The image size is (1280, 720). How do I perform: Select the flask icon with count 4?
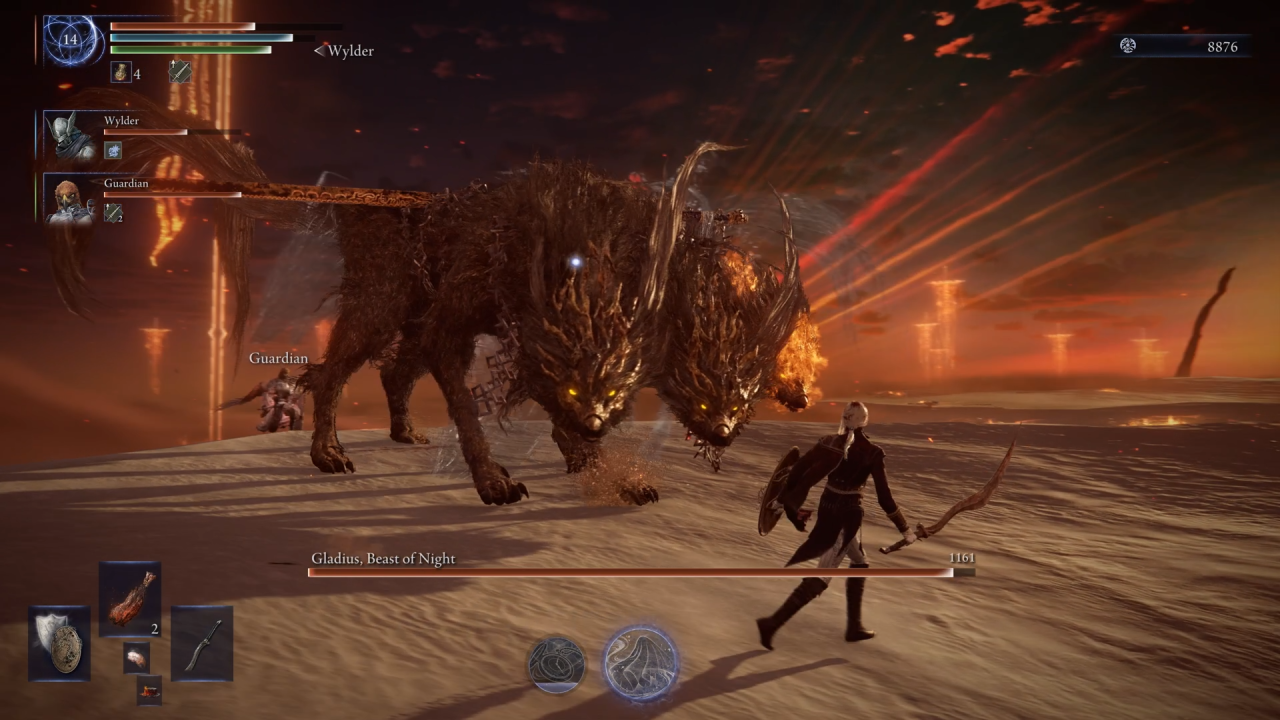pyautogui.click(x=120, y=72)
